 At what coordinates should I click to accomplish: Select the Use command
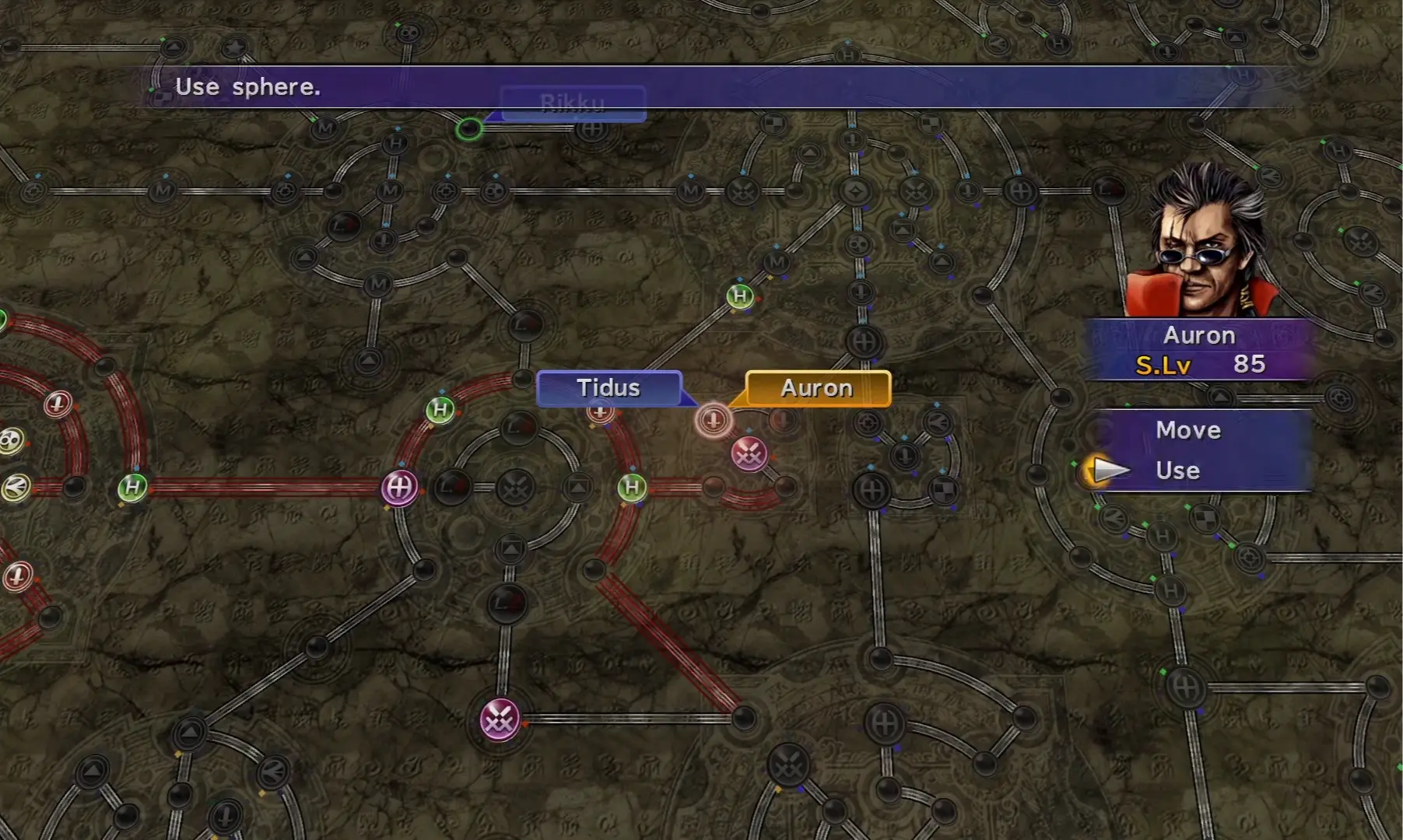click(1177, 471)
